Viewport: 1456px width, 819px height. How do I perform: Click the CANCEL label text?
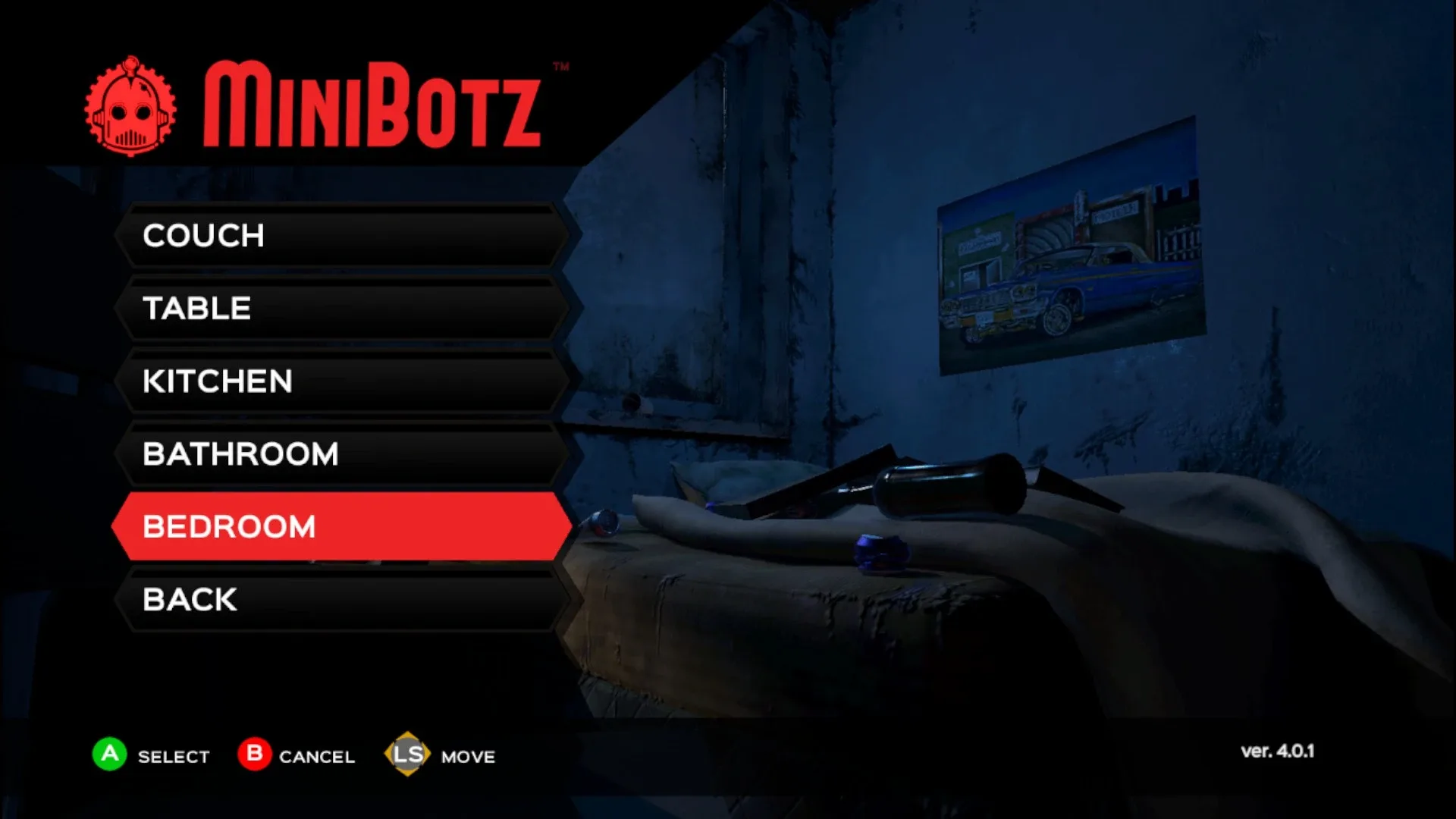pos(316,756)
